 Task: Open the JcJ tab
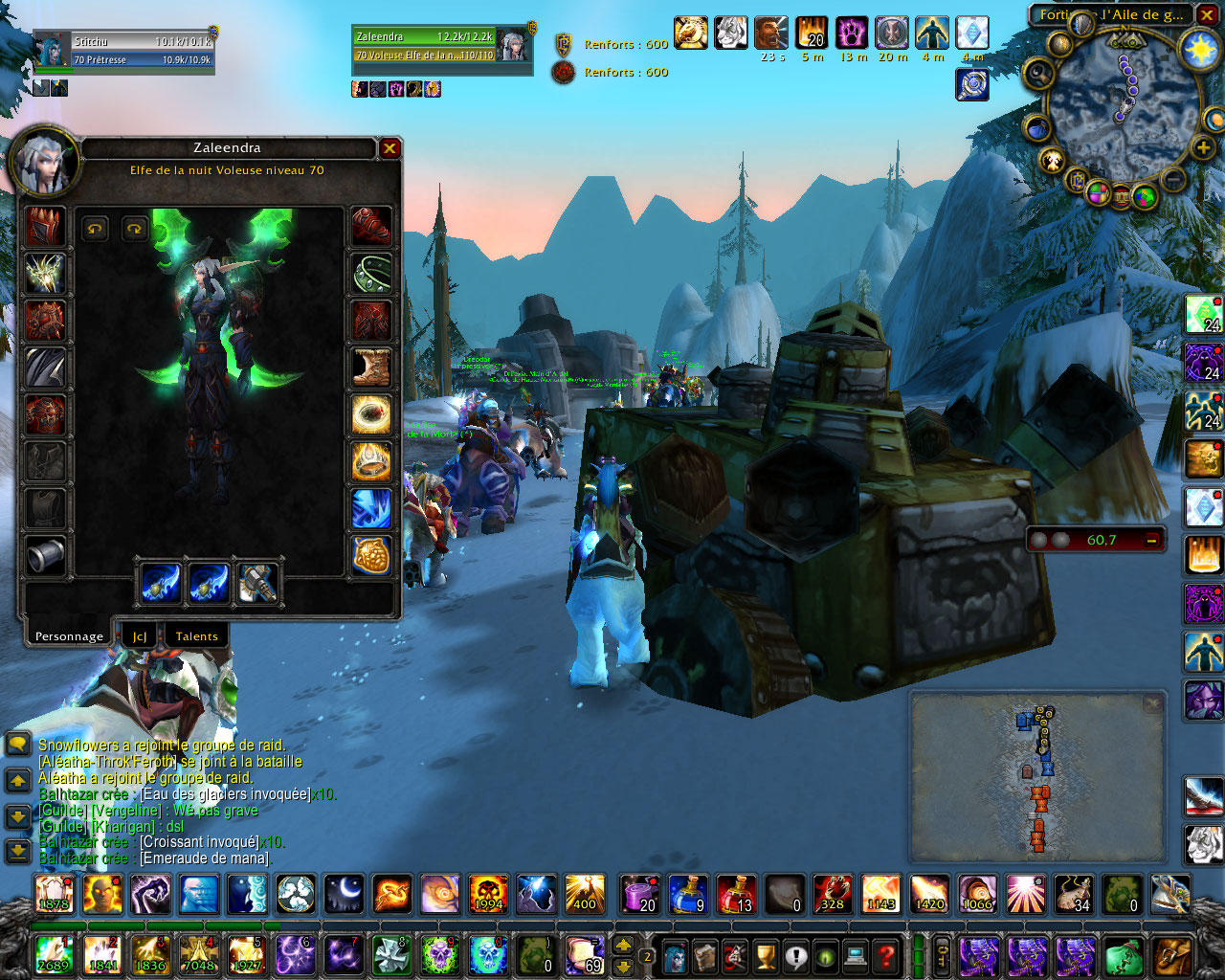[x=140, y=636]
